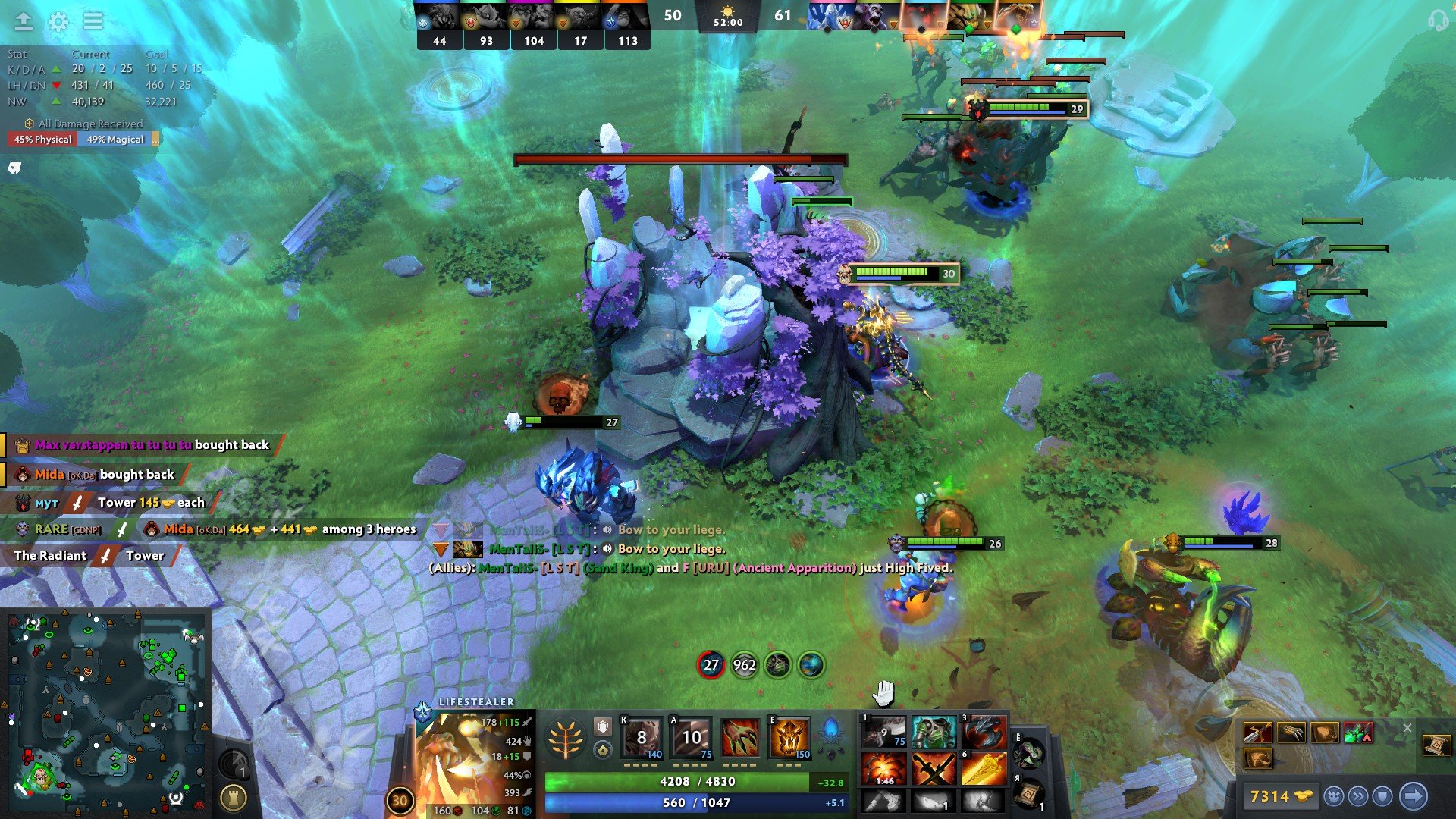Use the Assault Cuirass armor item
The width and height of the screenshot is (1456, 819).
click(x=934, y=733)
